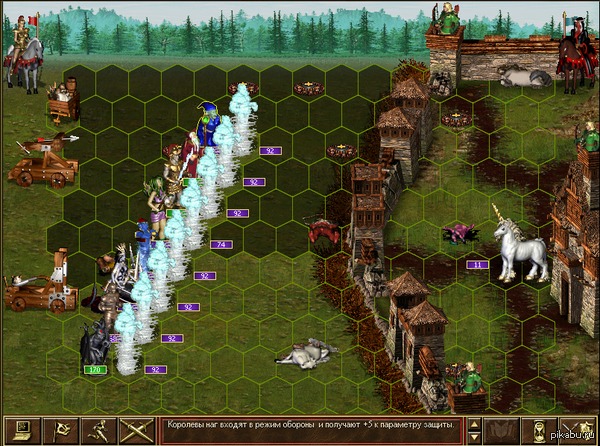
Task: Defend with the sword-and-shield button
Action: [x=580, y=430]
